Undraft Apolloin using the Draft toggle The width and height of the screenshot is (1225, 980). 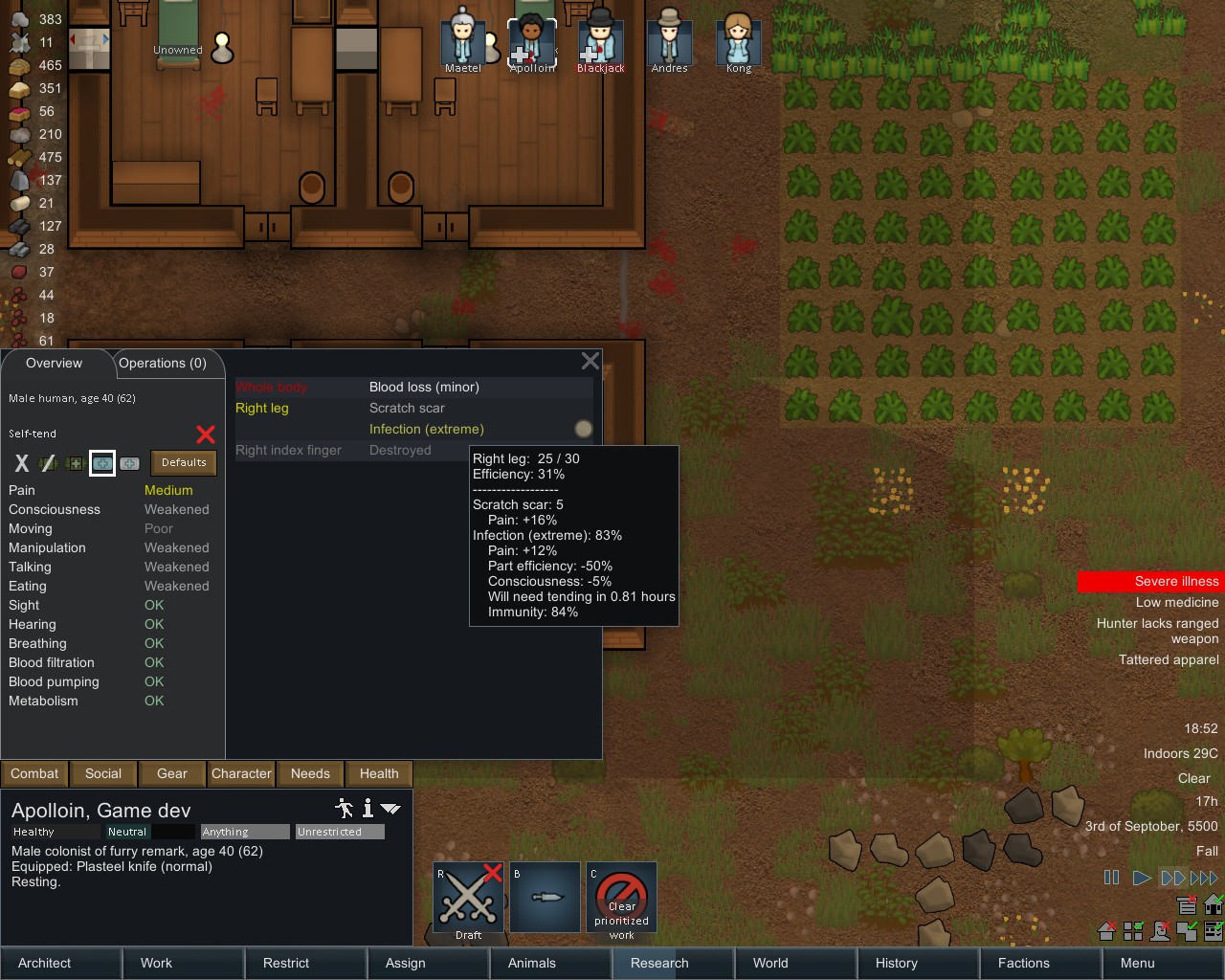468,897
